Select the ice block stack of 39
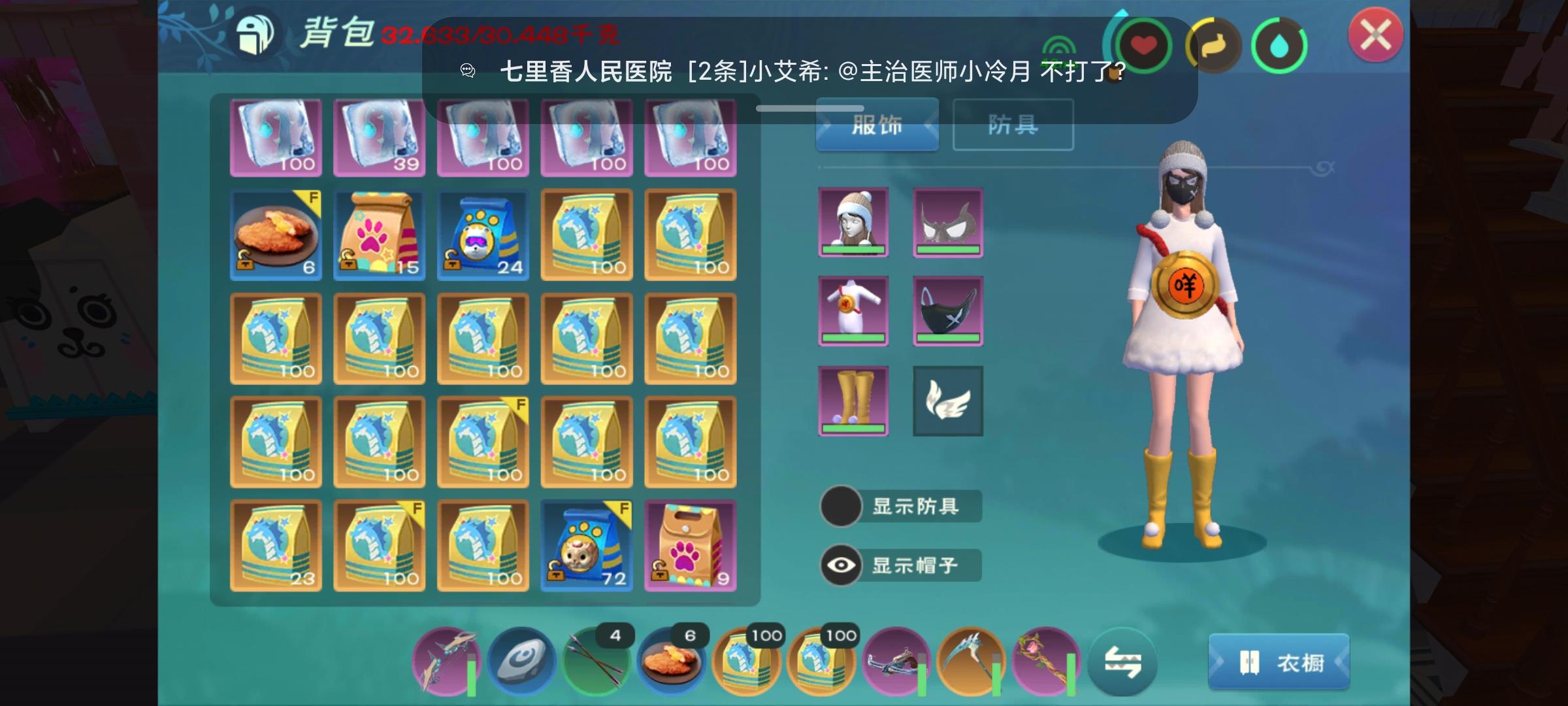1568x706 pixels. (379, 139)
